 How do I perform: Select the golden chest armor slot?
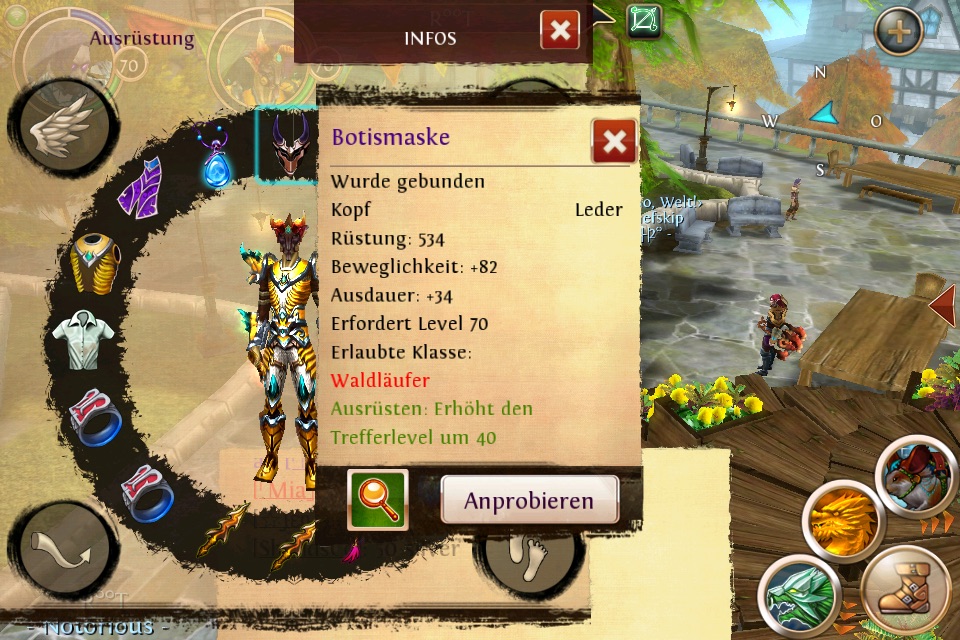(x=96, y=263)
